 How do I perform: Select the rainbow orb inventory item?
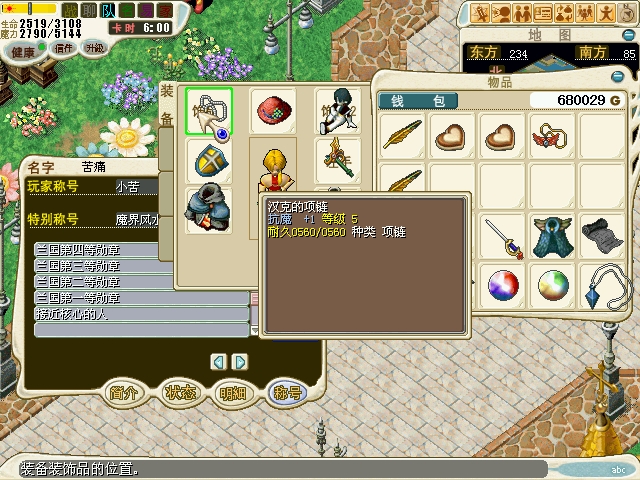551,286
